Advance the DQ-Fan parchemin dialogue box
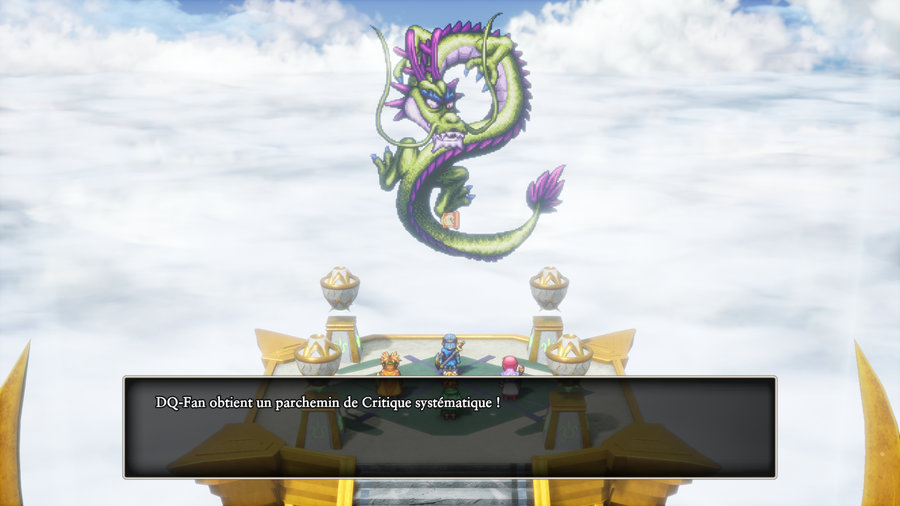 (x=449, y=426)
